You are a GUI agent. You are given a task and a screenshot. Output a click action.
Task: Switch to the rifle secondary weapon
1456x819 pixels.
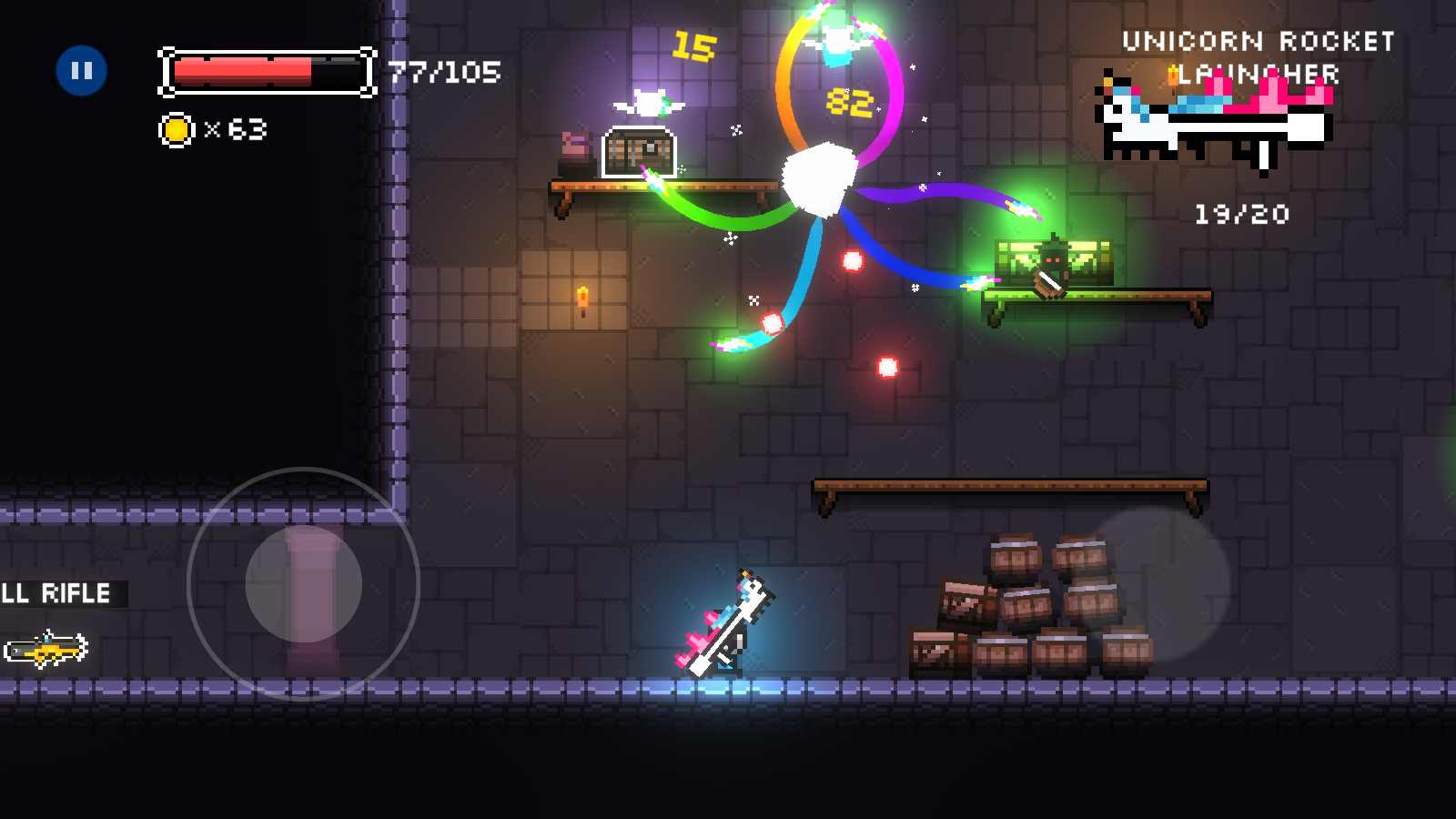point(45,649)
